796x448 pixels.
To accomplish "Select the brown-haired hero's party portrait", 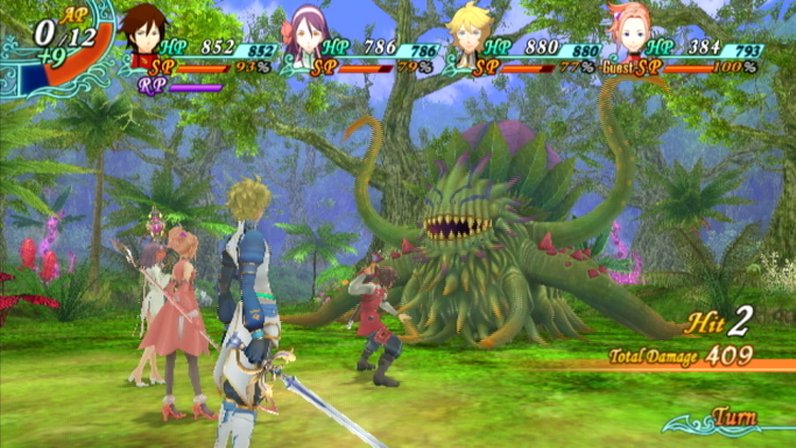I will point(146,34).
